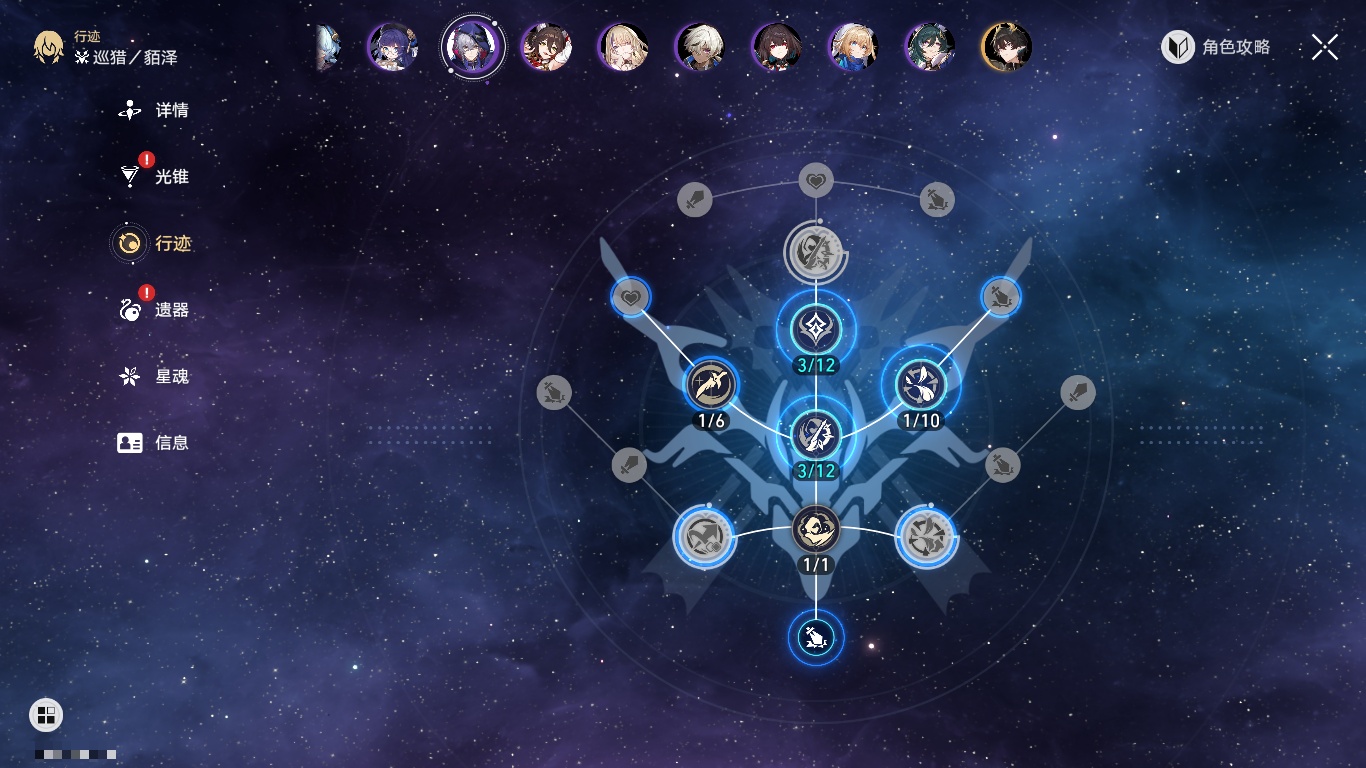Screen dimensions: 1366x768
Task: Choose the gold-ringed character portrait
Action: [x=1006, y=47]
